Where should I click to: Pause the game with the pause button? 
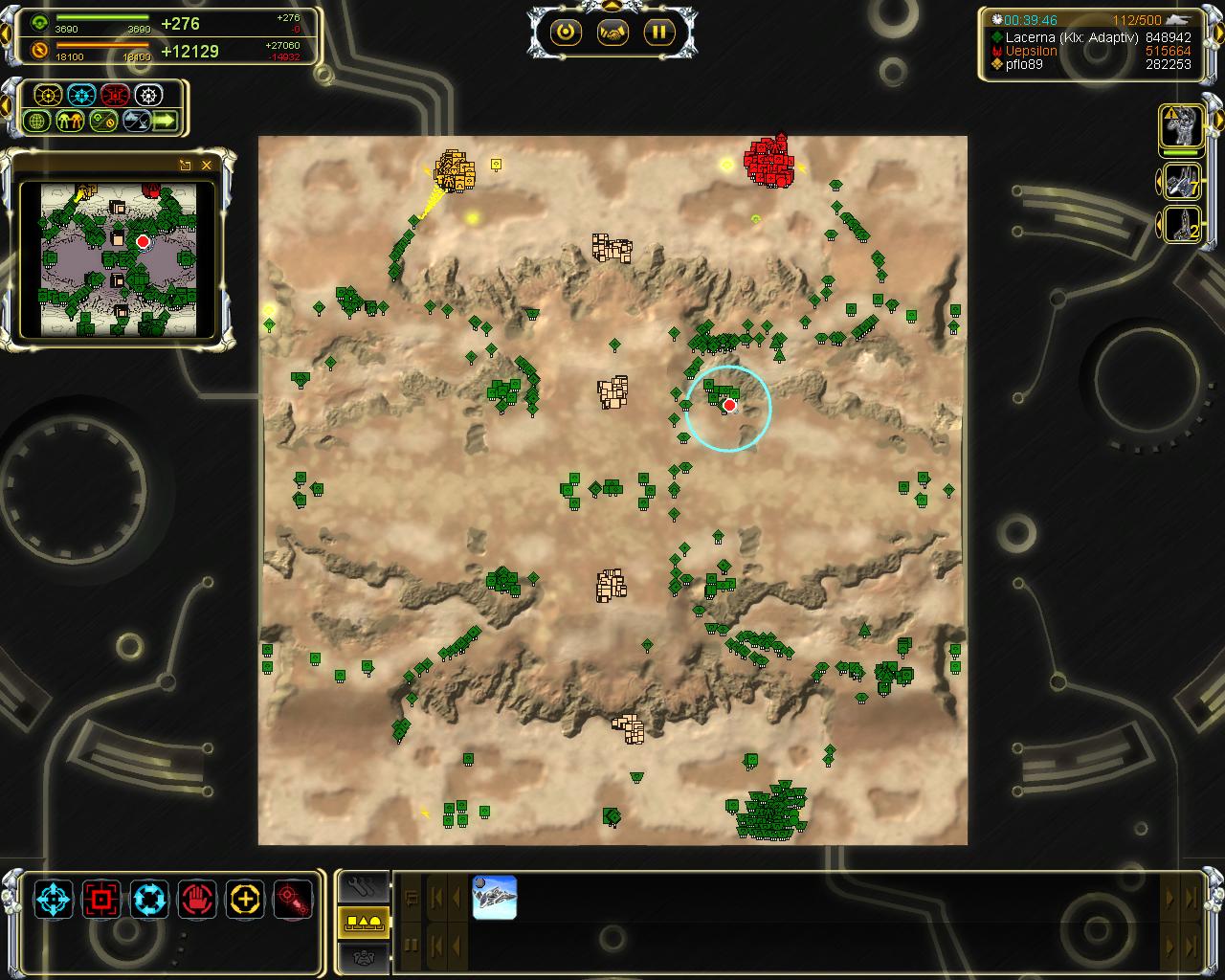[x=658, y=33]
